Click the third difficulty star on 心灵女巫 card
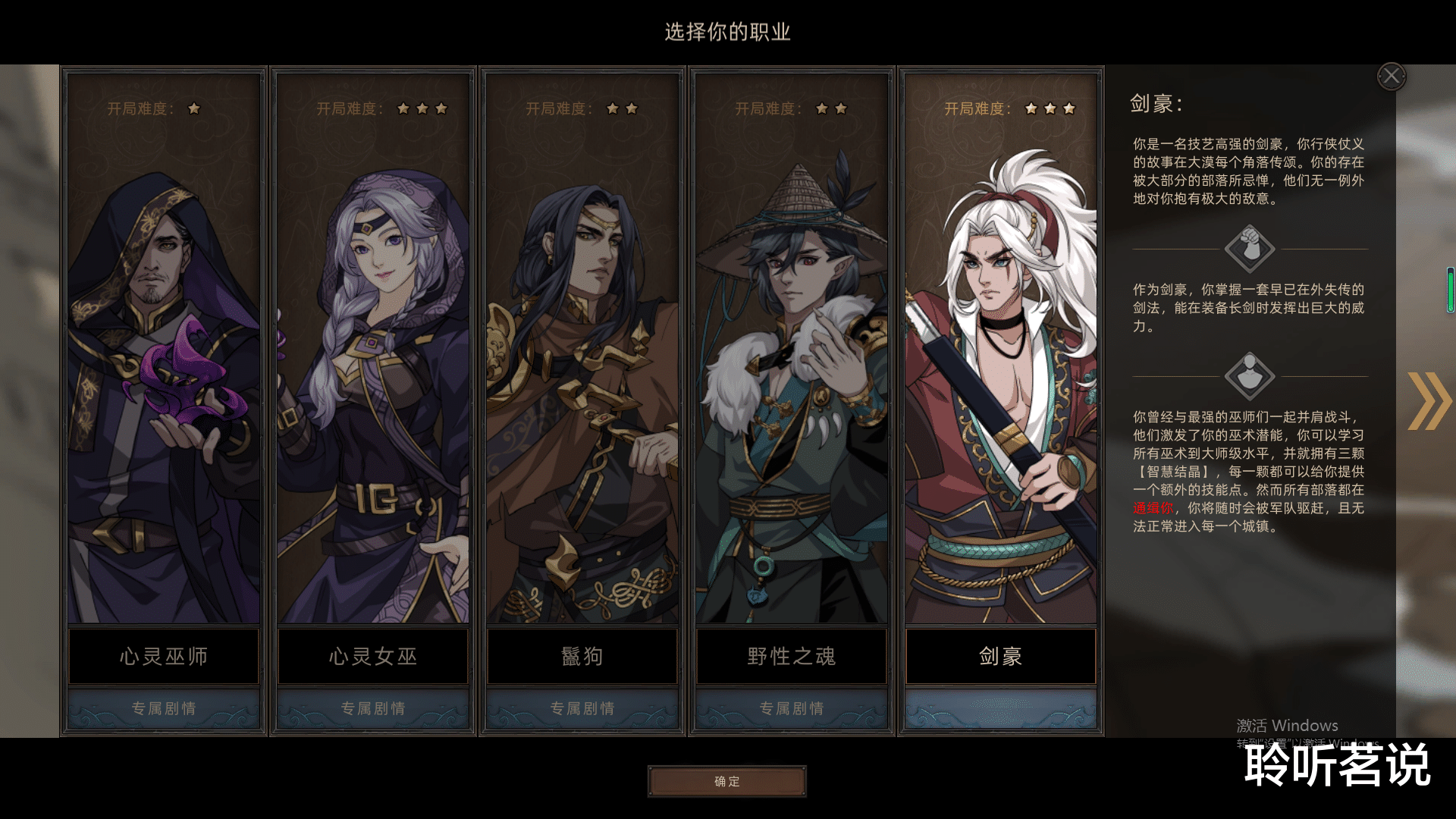This screenshot has height=819, width=1456. coord(443,108)
